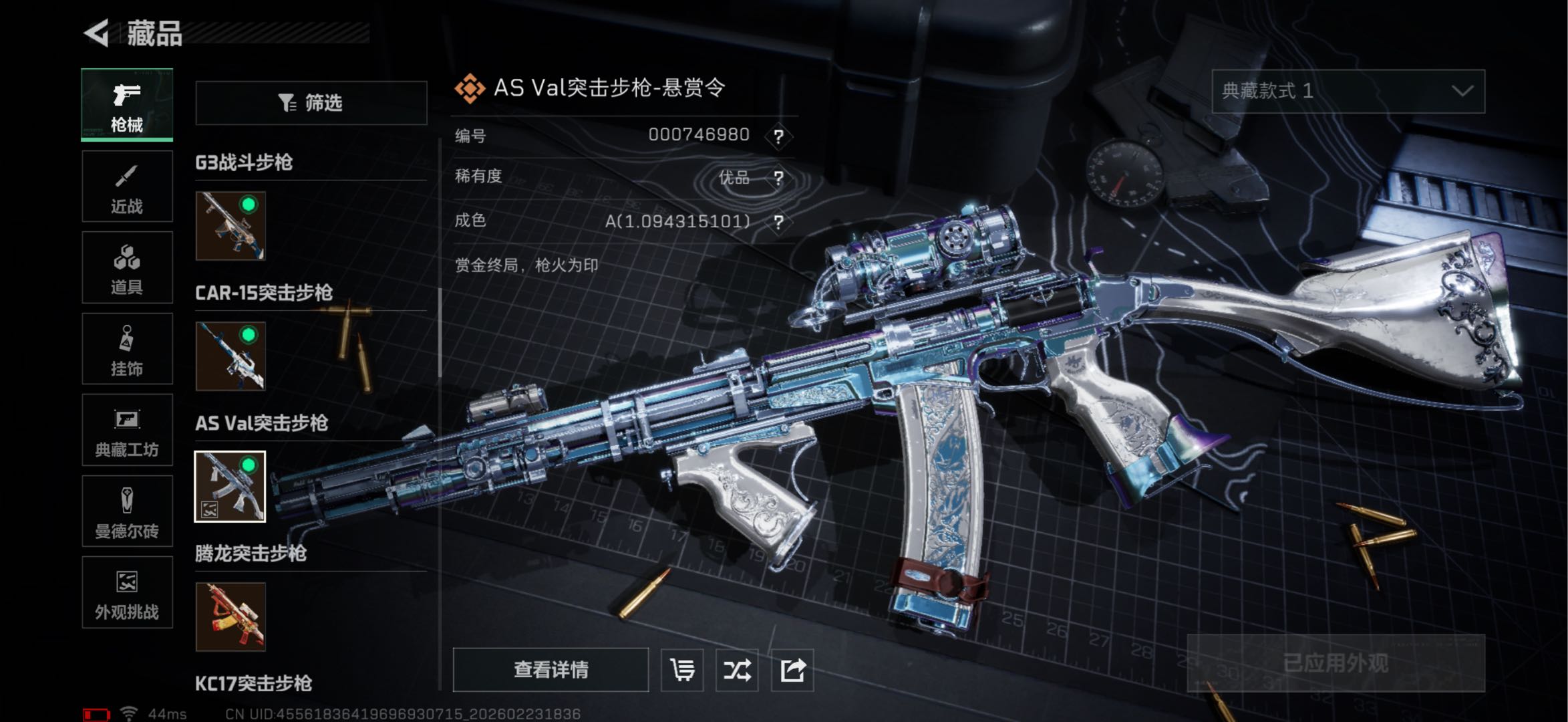This screenshot has height=722, width=1568.
Task: Open the 筛选 filter button
Action: 311,103
